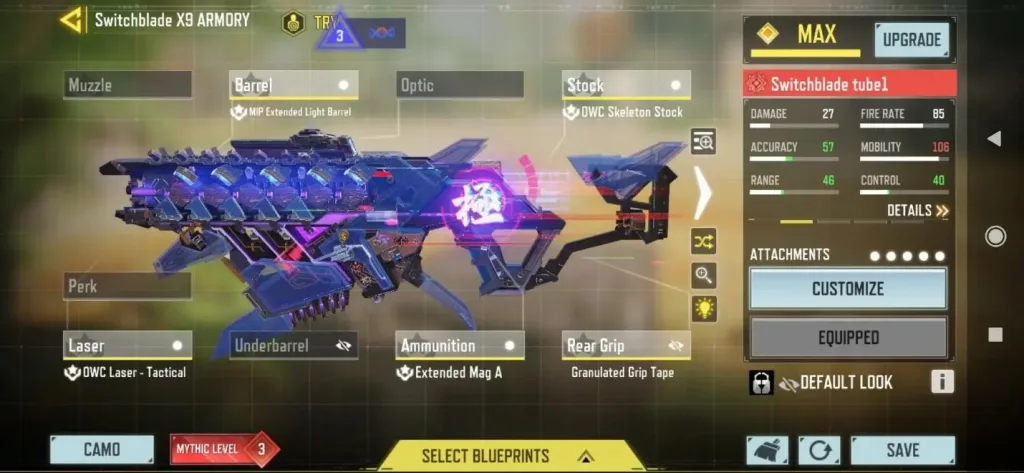Open the Optic attachment slot
Screen dimensions: 1024x473
[460, 85]
